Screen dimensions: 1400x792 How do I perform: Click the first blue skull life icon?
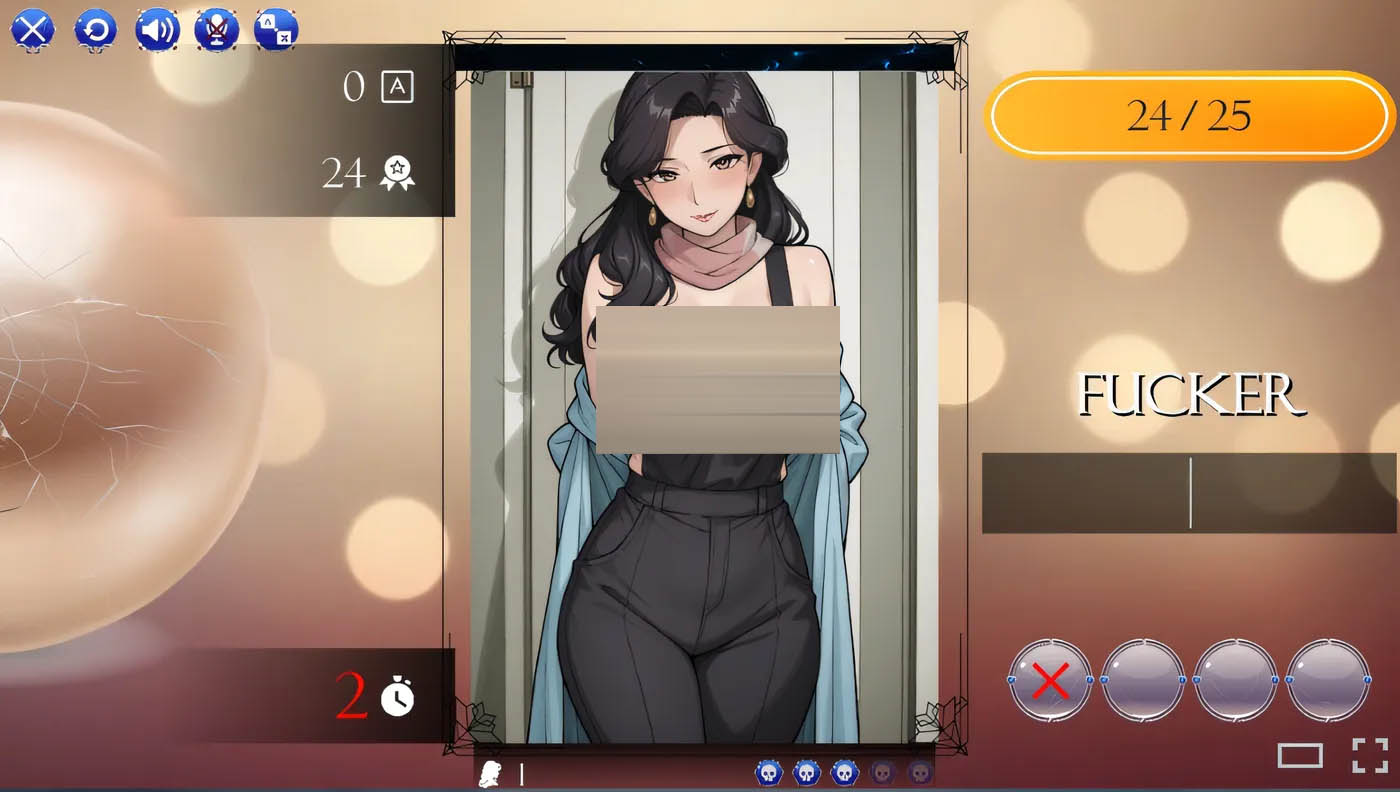(x=768, y=773)
